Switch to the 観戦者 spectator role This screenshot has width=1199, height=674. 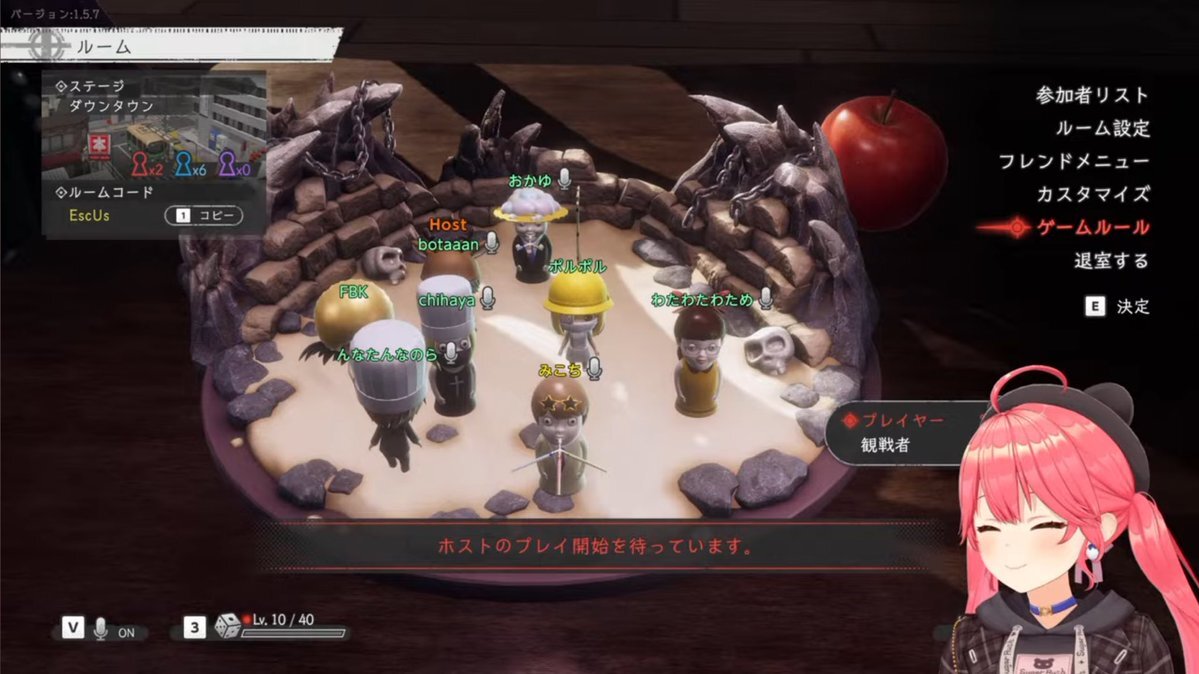point(885,446)
